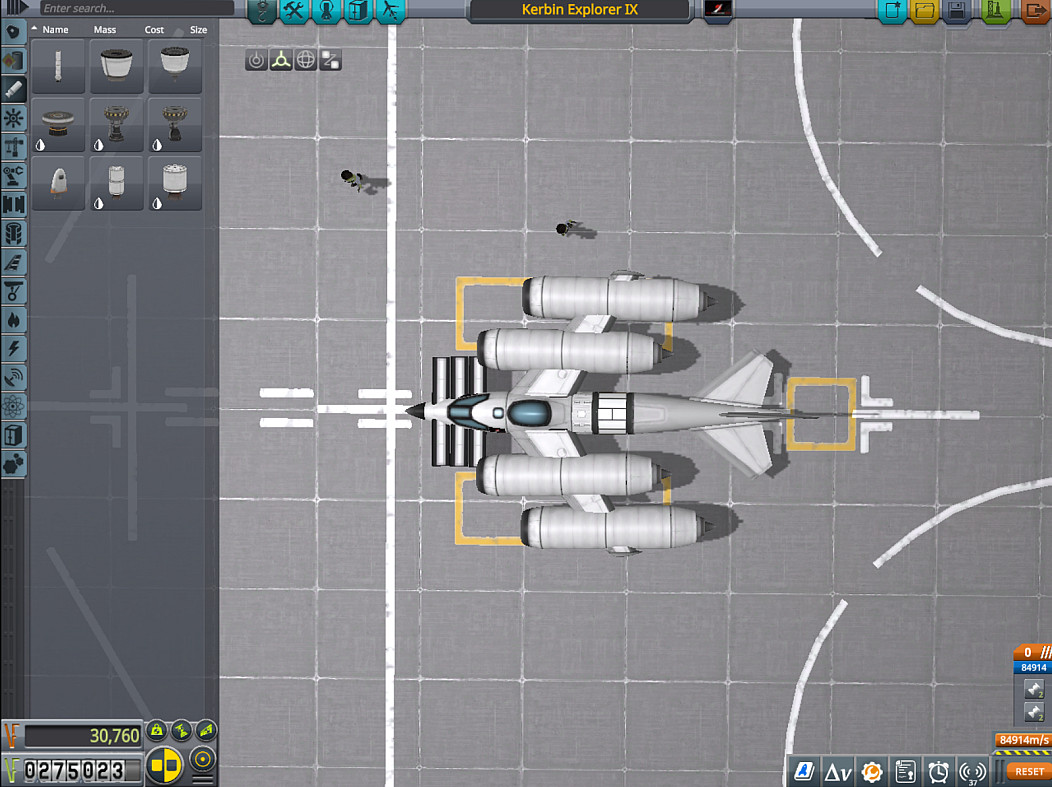Sort the parts list by Cost
The width and height of the screenshot is (1052, 787).
coord(154,30)
